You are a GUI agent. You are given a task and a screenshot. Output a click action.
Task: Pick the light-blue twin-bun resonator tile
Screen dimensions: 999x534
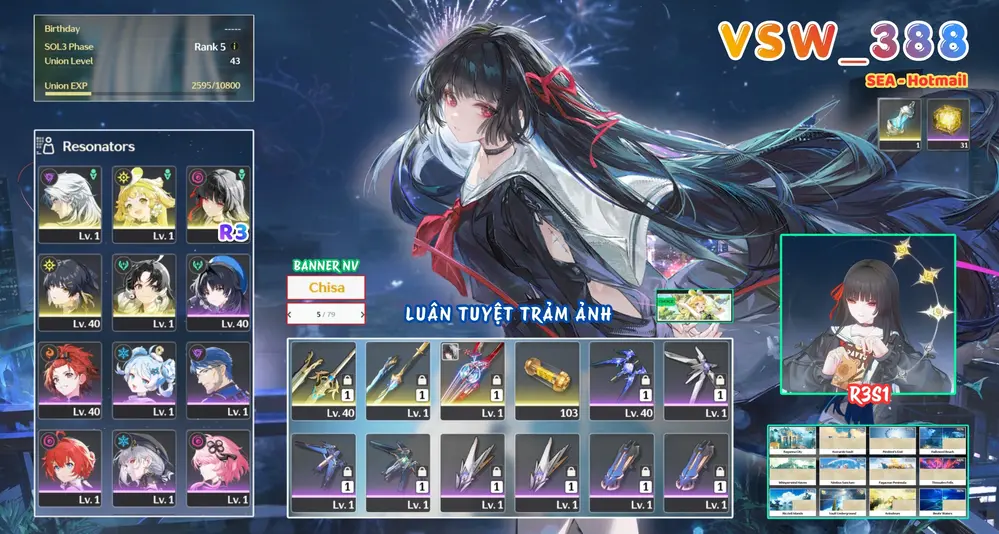tap(143, 379)
